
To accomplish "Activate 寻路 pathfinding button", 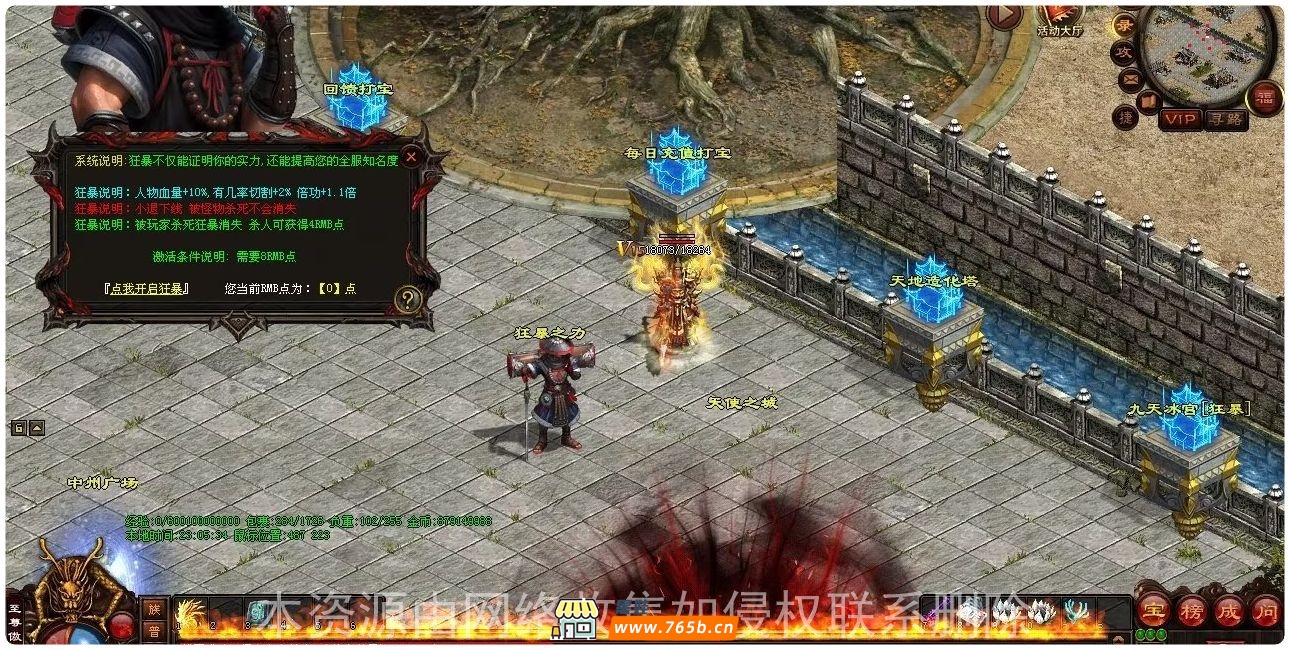I will tap(1226, 119).
